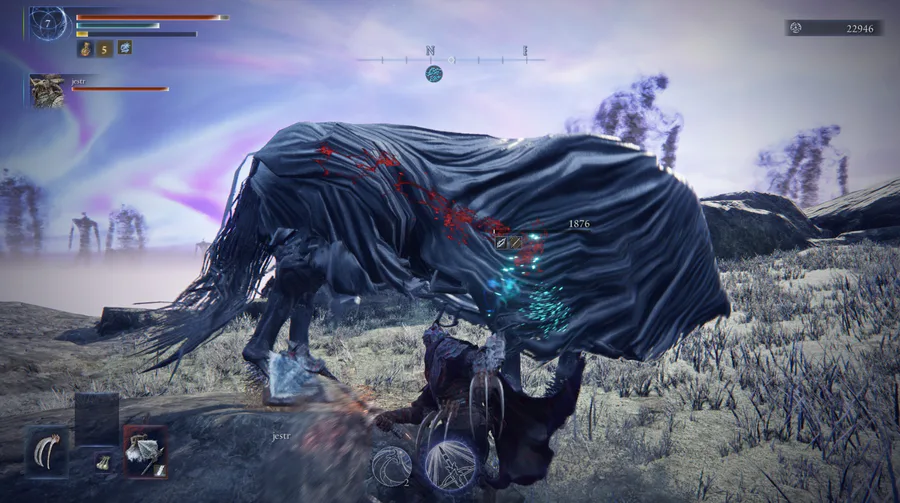
Task: Open the level 7 emblem
Action: [x=47, y=22]
